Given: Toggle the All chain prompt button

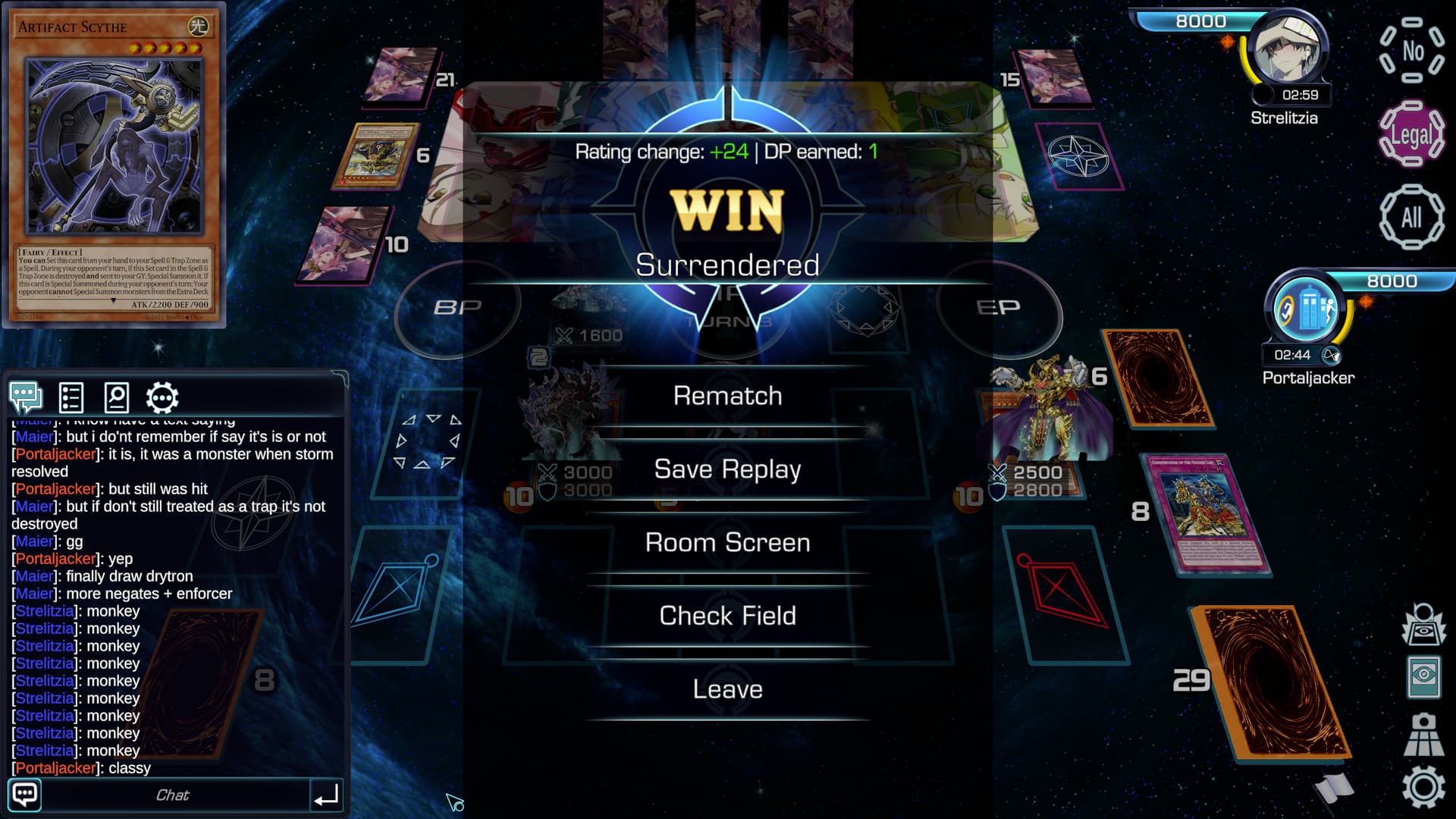Looking at the screenshot, I should click(x=1411, y=218).
